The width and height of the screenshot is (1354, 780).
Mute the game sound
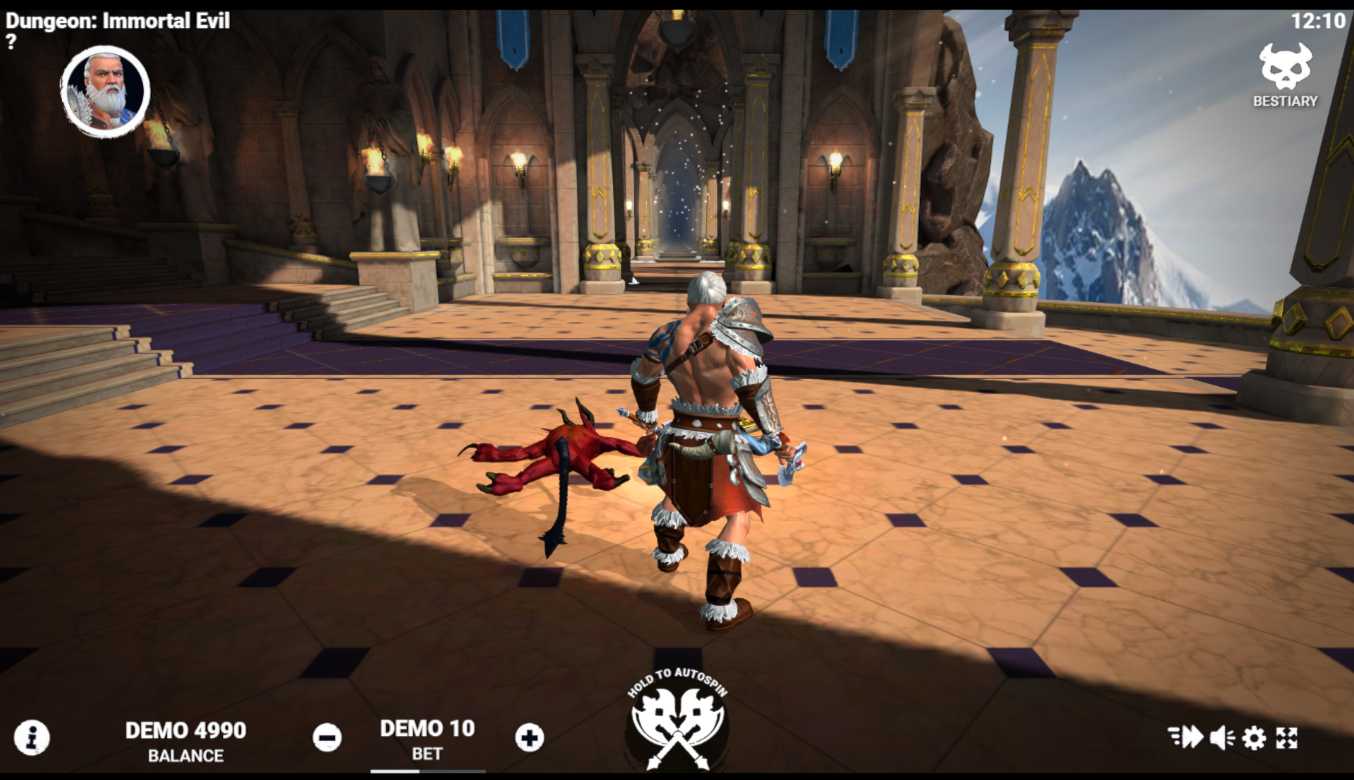click(1221, 738)
